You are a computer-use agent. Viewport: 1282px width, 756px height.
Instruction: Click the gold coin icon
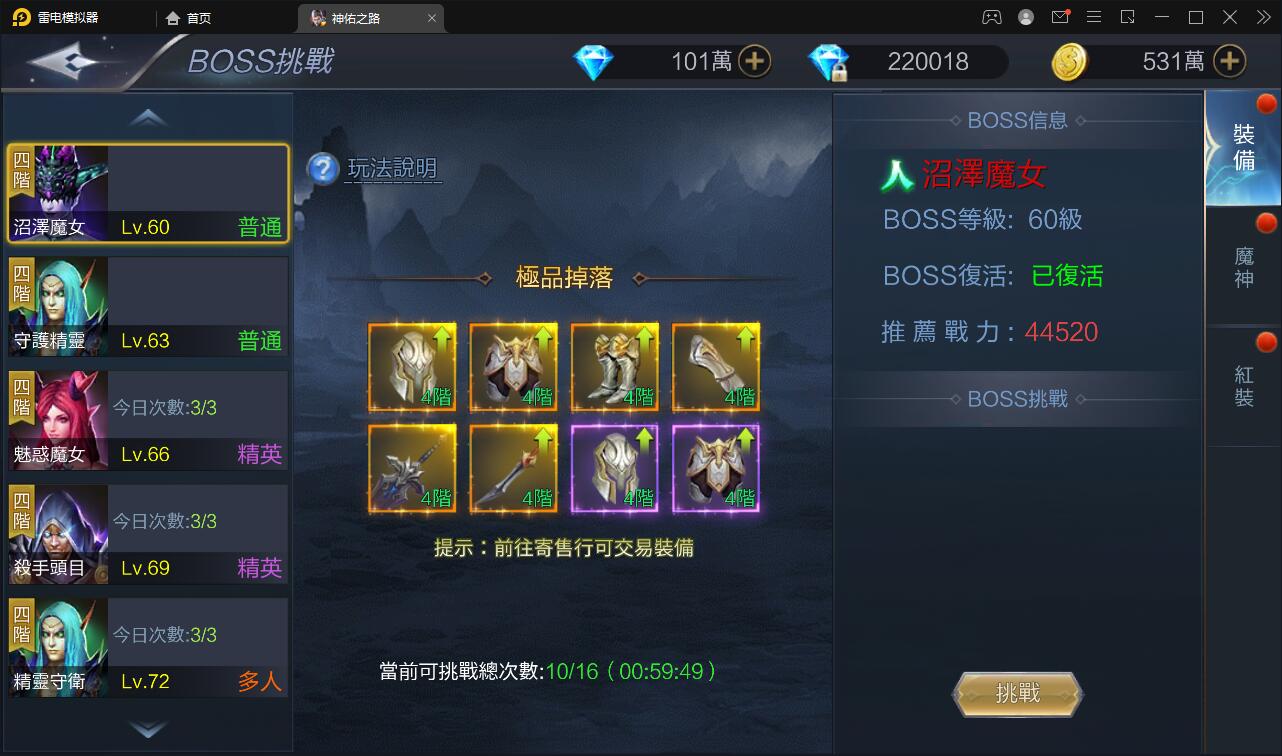[1074, 61]
